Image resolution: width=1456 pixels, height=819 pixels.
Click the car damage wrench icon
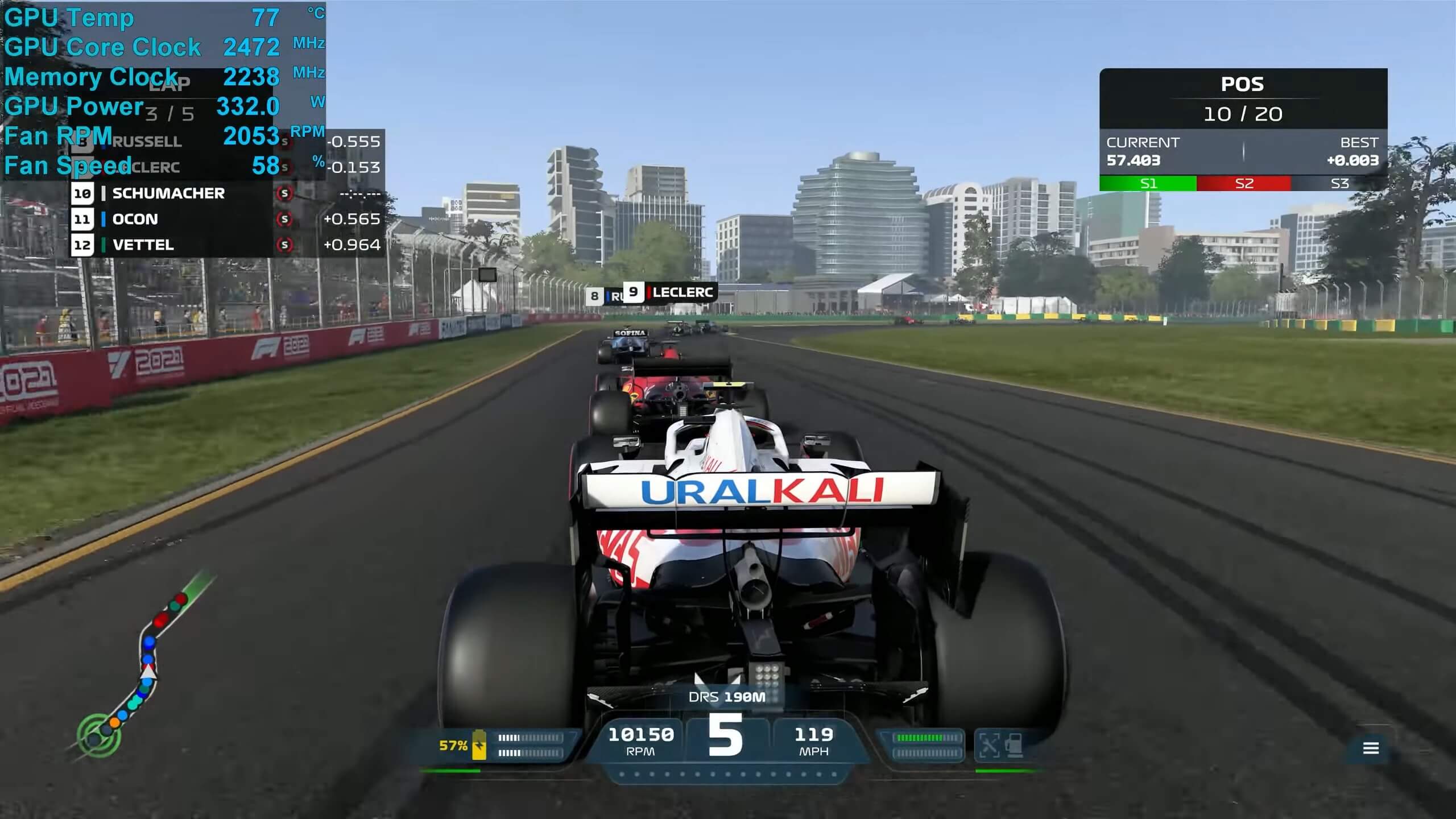[x=990, y=745]
